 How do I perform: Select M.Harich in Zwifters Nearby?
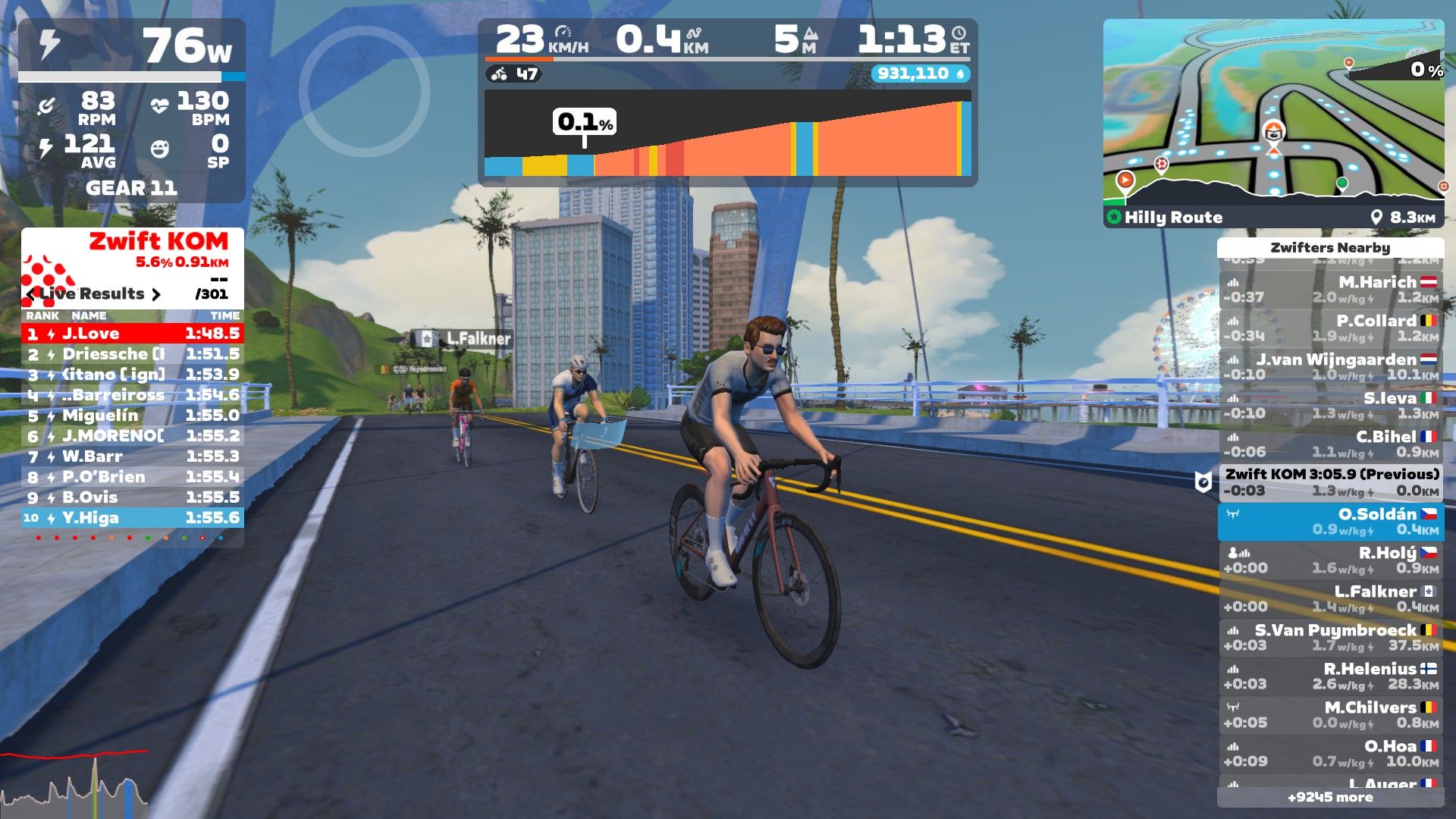(x=1331, y=289)
